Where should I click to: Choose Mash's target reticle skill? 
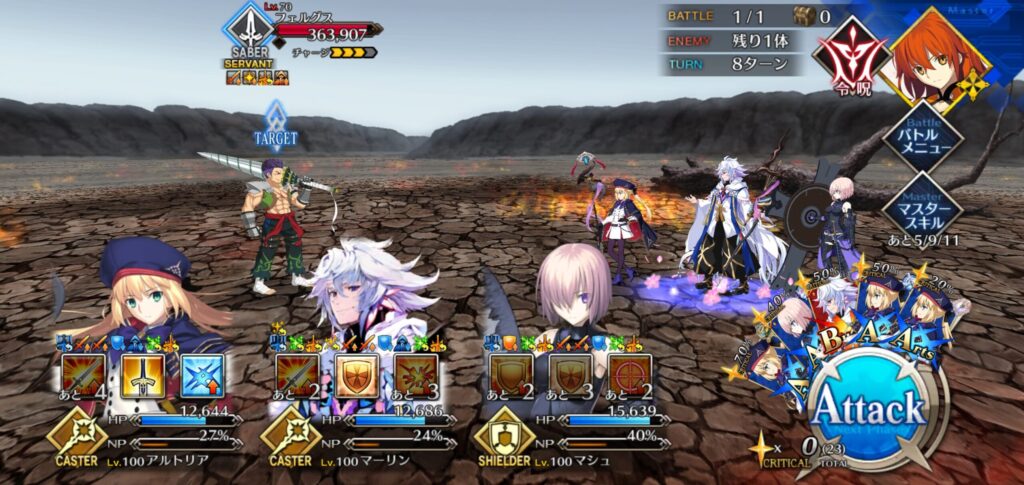(x=630, y=376)
